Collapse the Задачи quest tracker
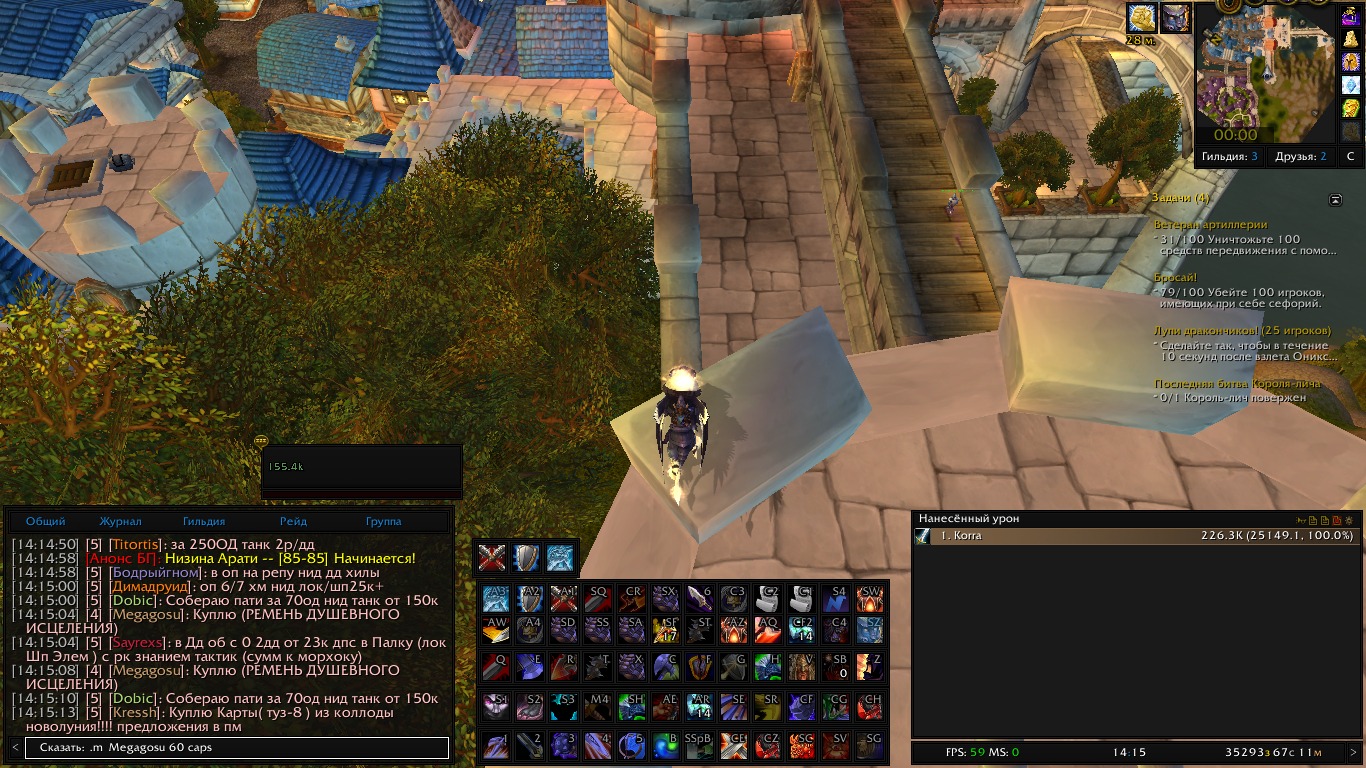The image size is (1366, 768). [x=1335, y=199]
